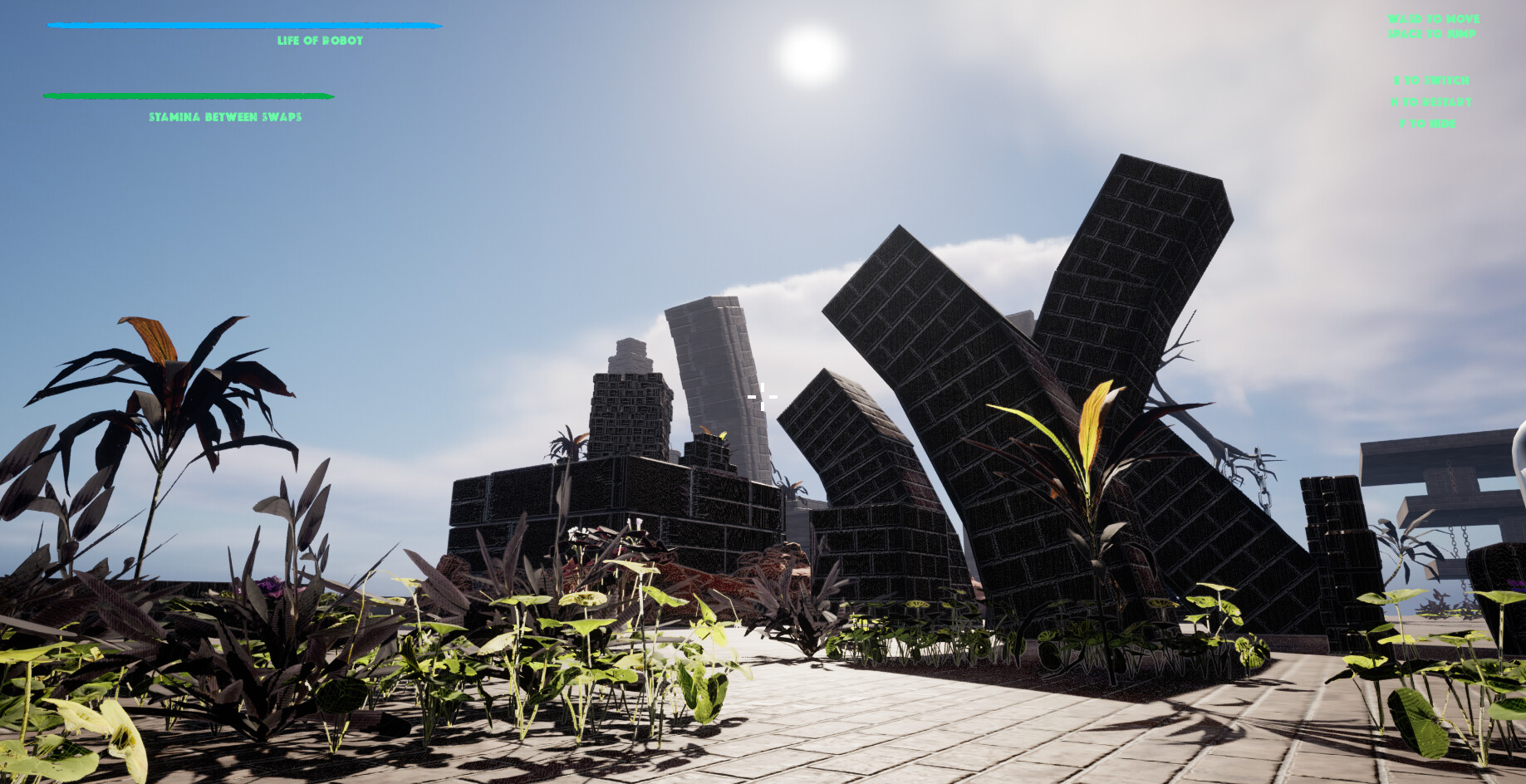Viewport: 1526px width, 784px height.
Task: Click the WASD TO MOVE hint text
Action: pos(1434,17)
